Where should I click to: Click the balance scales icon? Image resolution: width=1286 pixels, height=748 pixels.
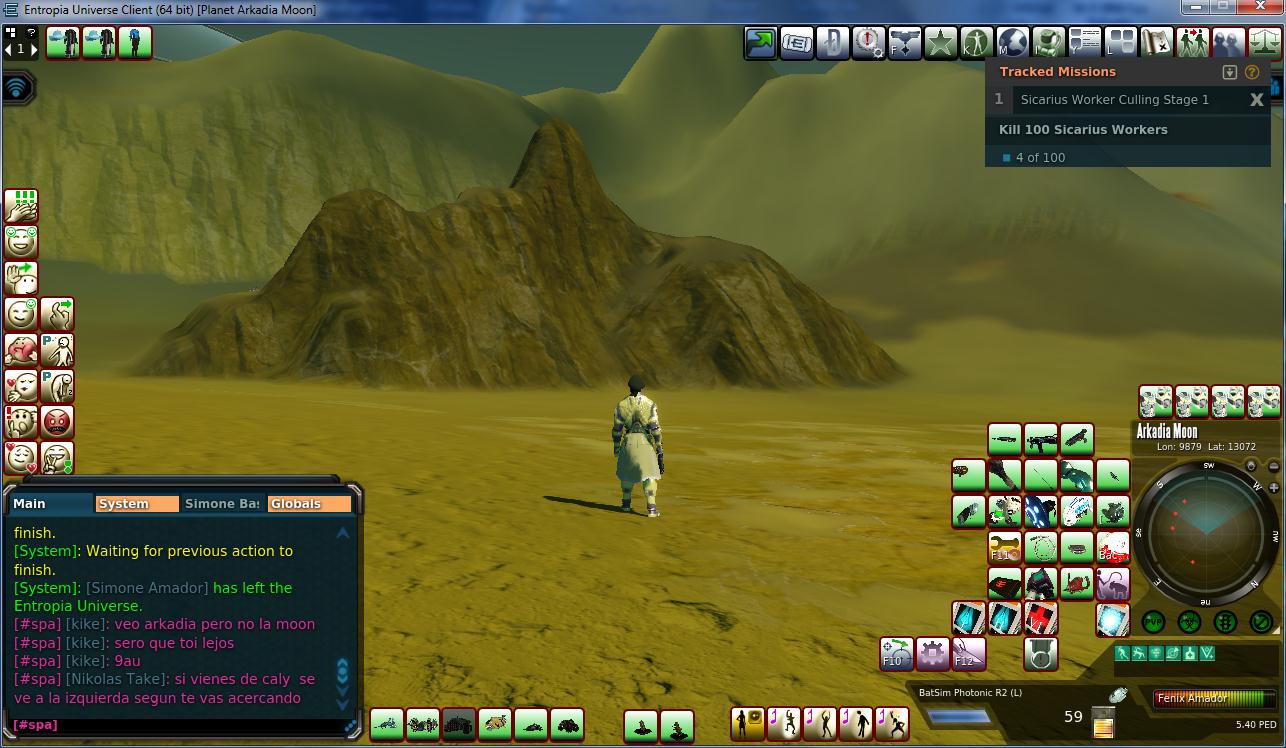(1264, 43)
